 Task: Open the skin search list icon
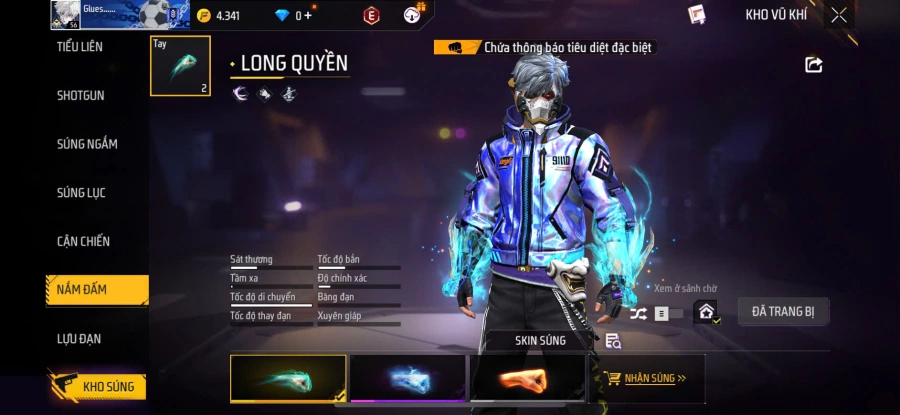(x=613, y=341)
